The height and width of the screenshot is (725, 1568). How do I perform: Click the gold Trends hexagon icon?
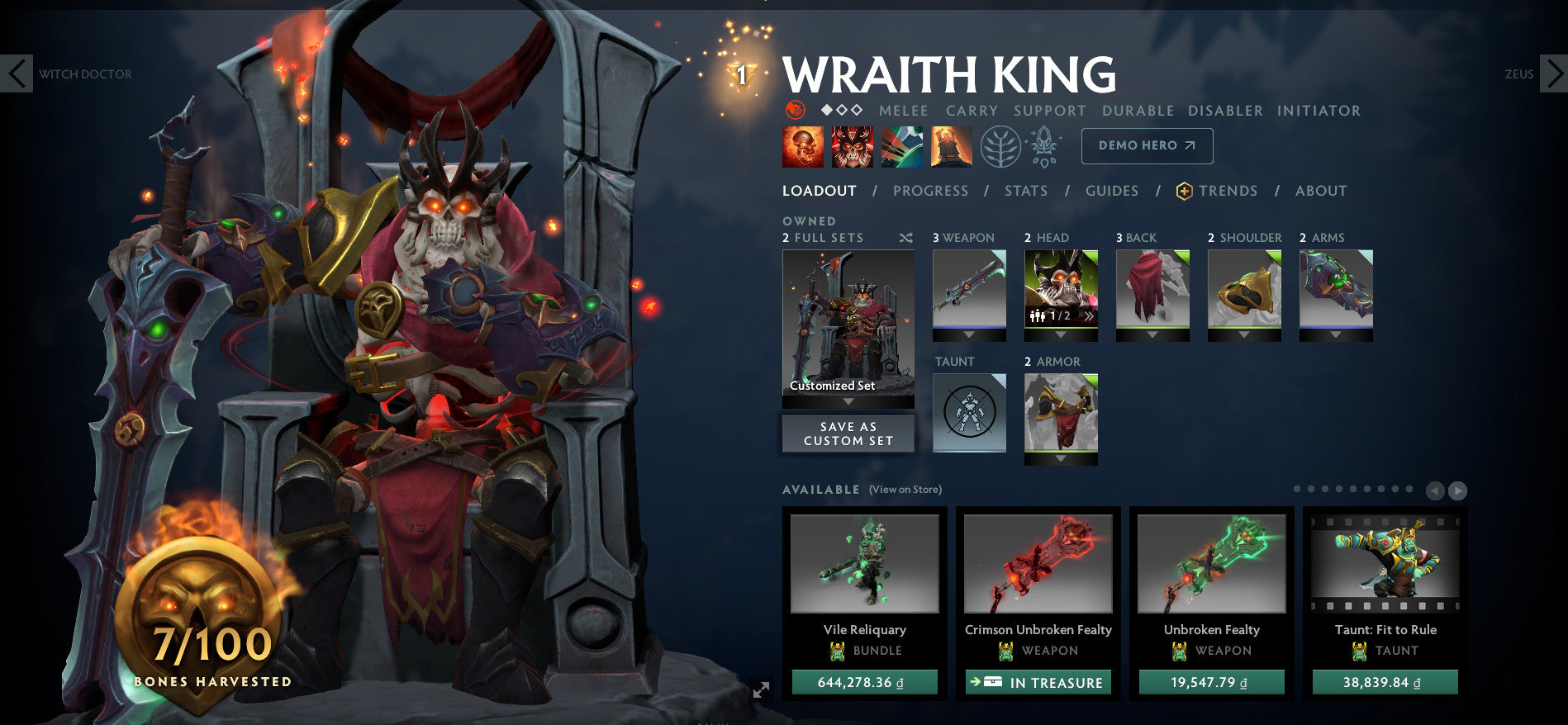[1185, 191]
